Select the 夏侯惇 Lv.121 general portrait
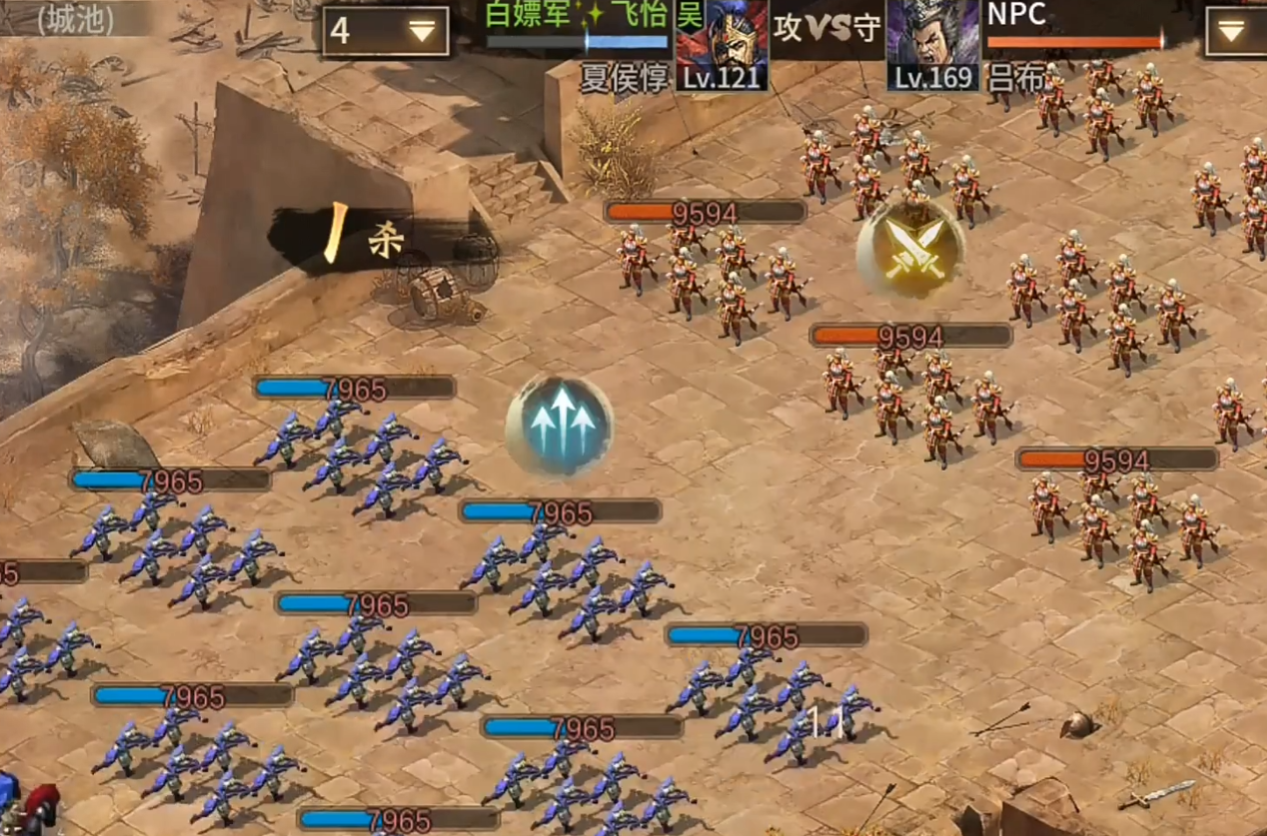Screen dimensions: 1267x836 [x=722, y=43]
